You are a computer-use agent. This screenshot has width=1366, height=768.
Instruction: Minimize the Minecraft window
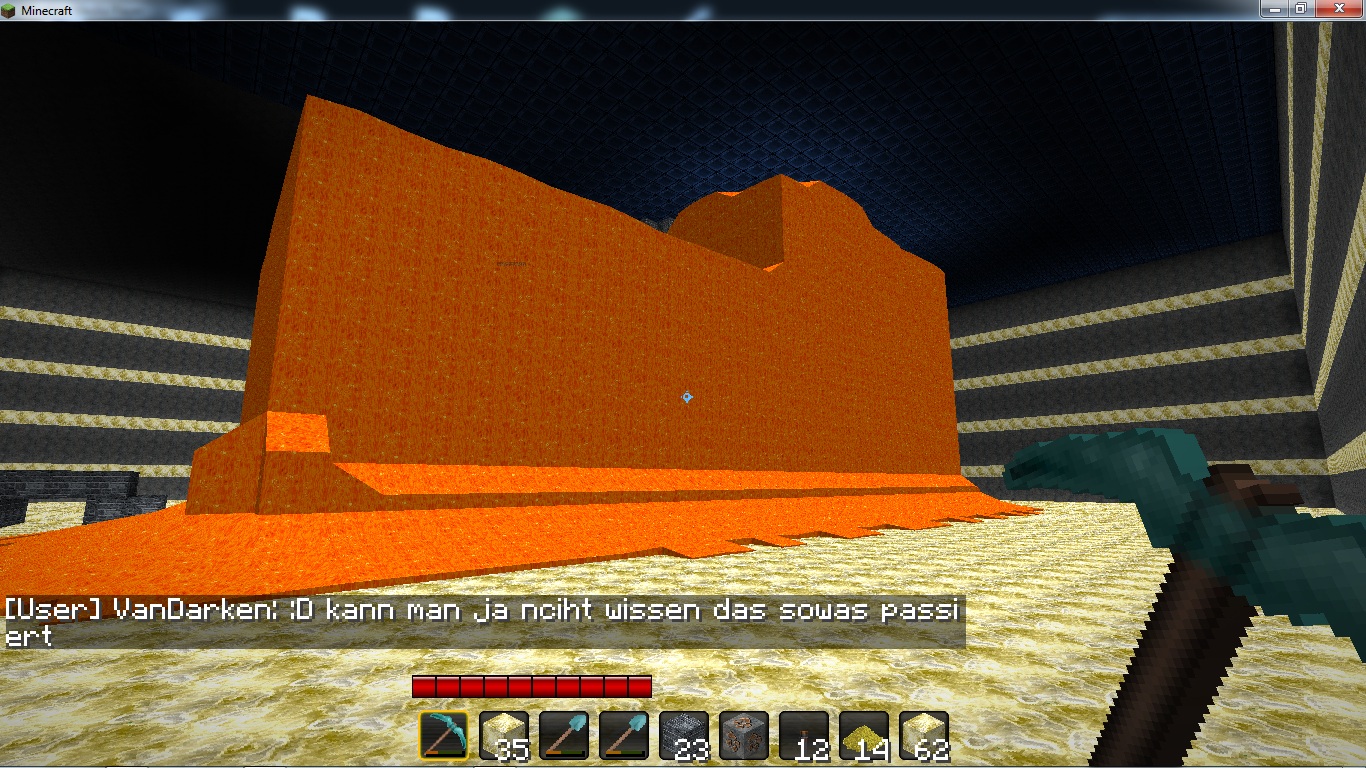1273,8
